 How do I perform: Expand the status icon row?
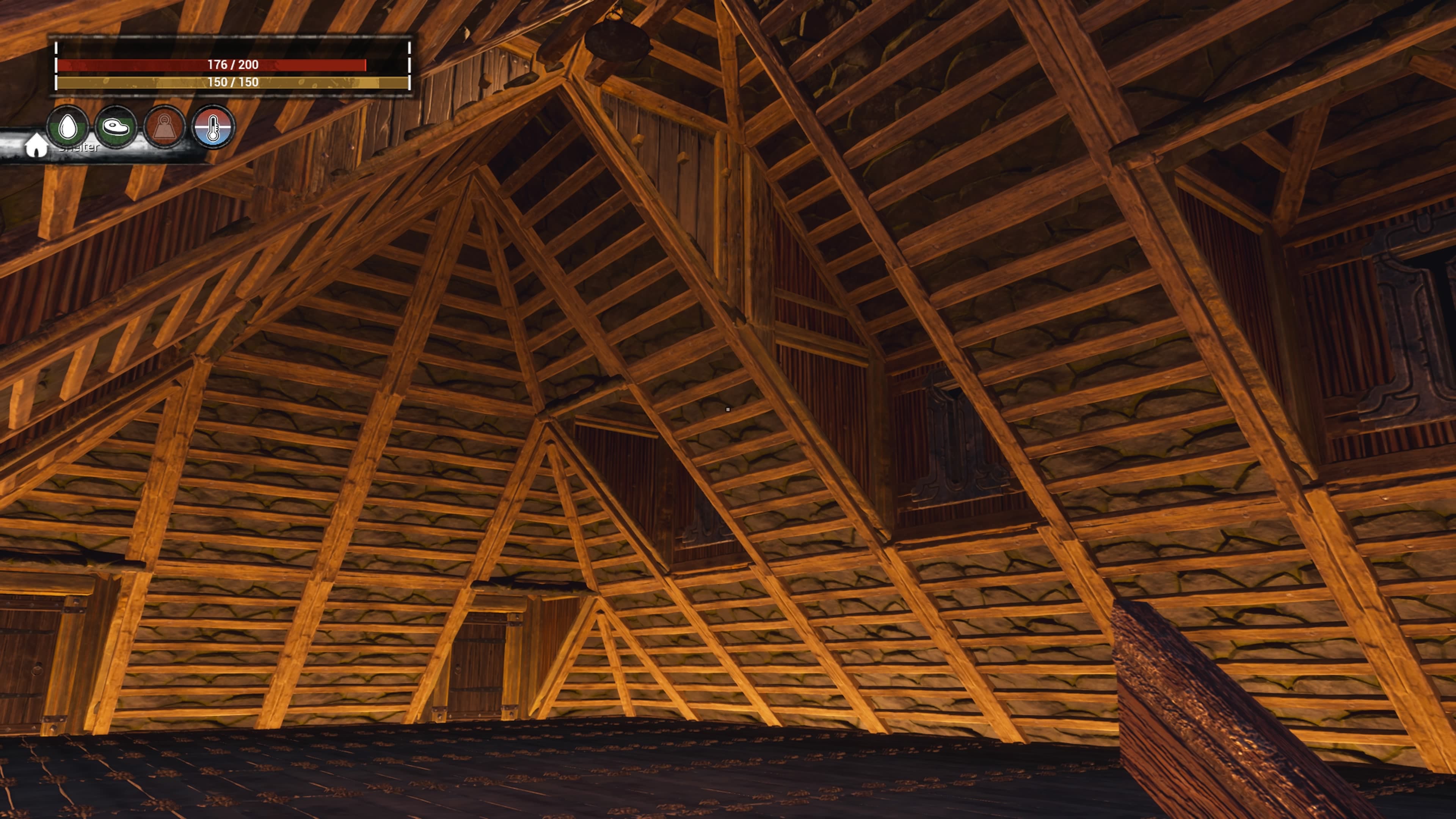[x=141, y=128]
